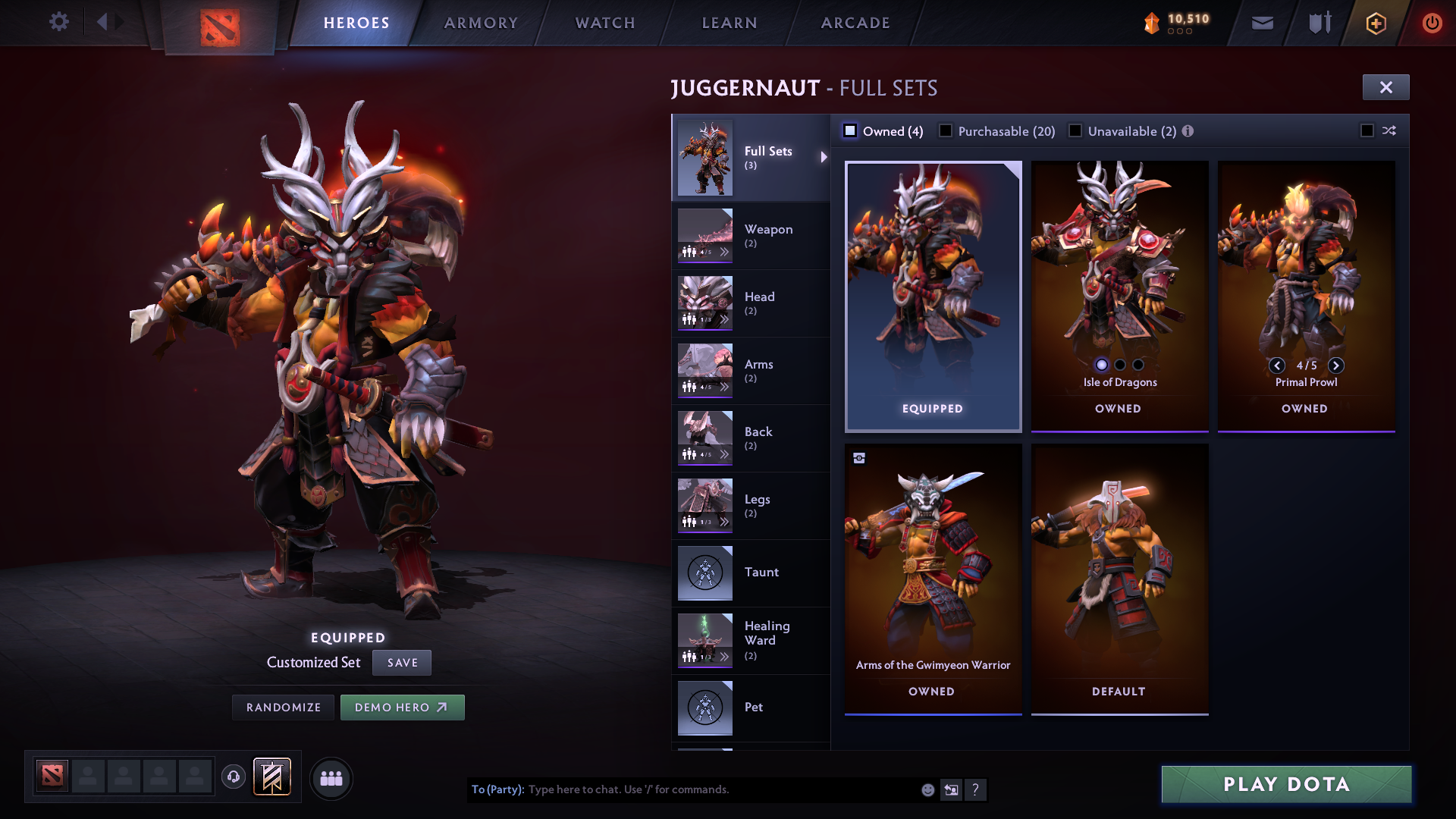The image size is (1456, 819).
Task: Switch to the ARMORY tab
Action: pyautogui.click(x=481, y=22)
